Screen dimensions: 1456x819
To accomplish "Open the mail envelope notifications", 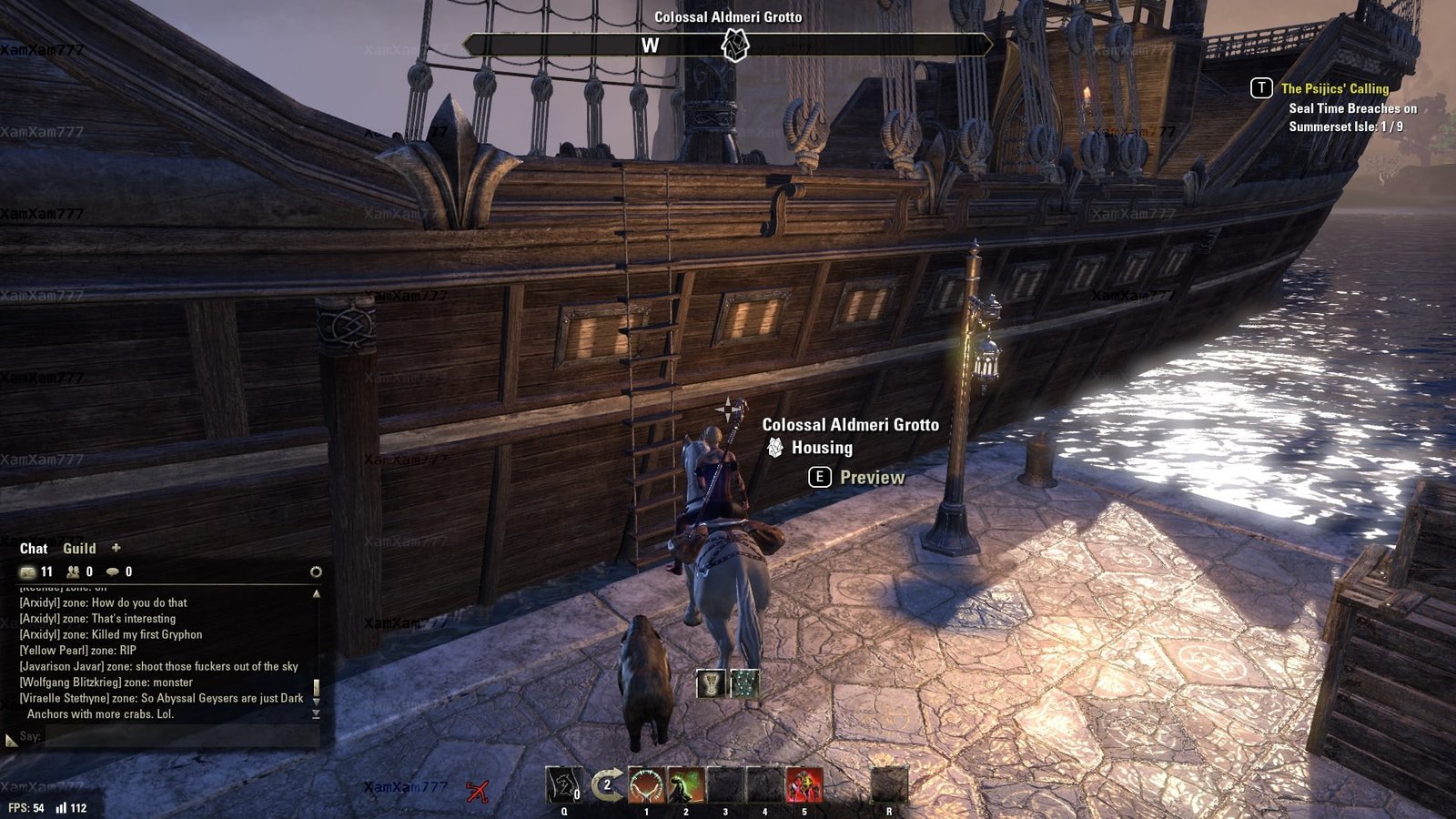I will click(28, 571).
